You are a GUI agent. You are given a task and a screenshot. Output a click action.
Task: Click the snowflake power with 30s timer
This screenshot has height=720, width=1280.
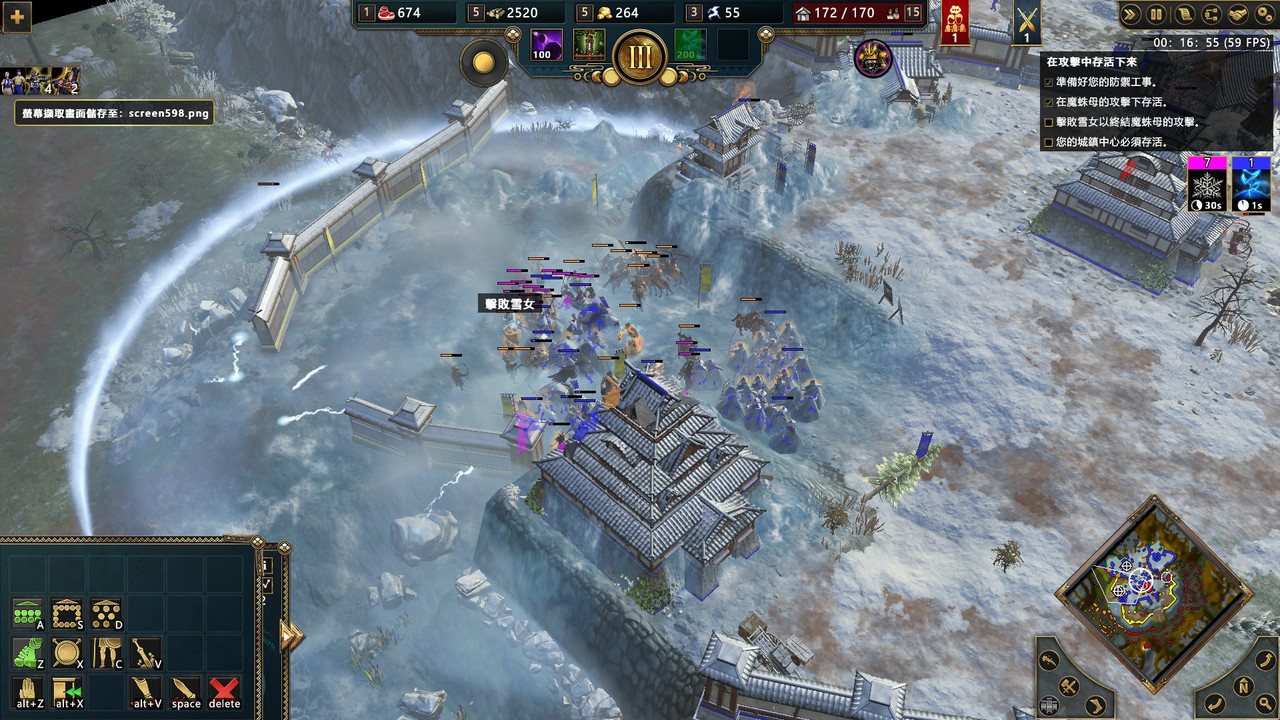[x=1206, y=184]
